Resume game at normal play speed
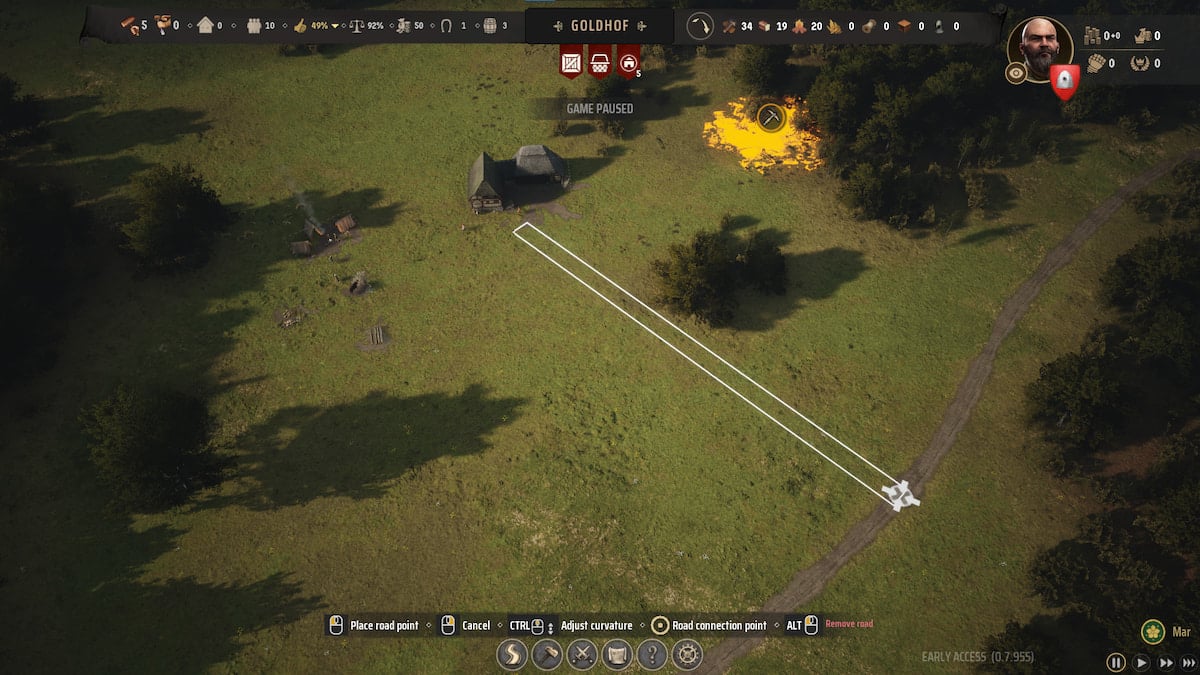Viewport: 1200px width, 675px height. point(1140,662)
